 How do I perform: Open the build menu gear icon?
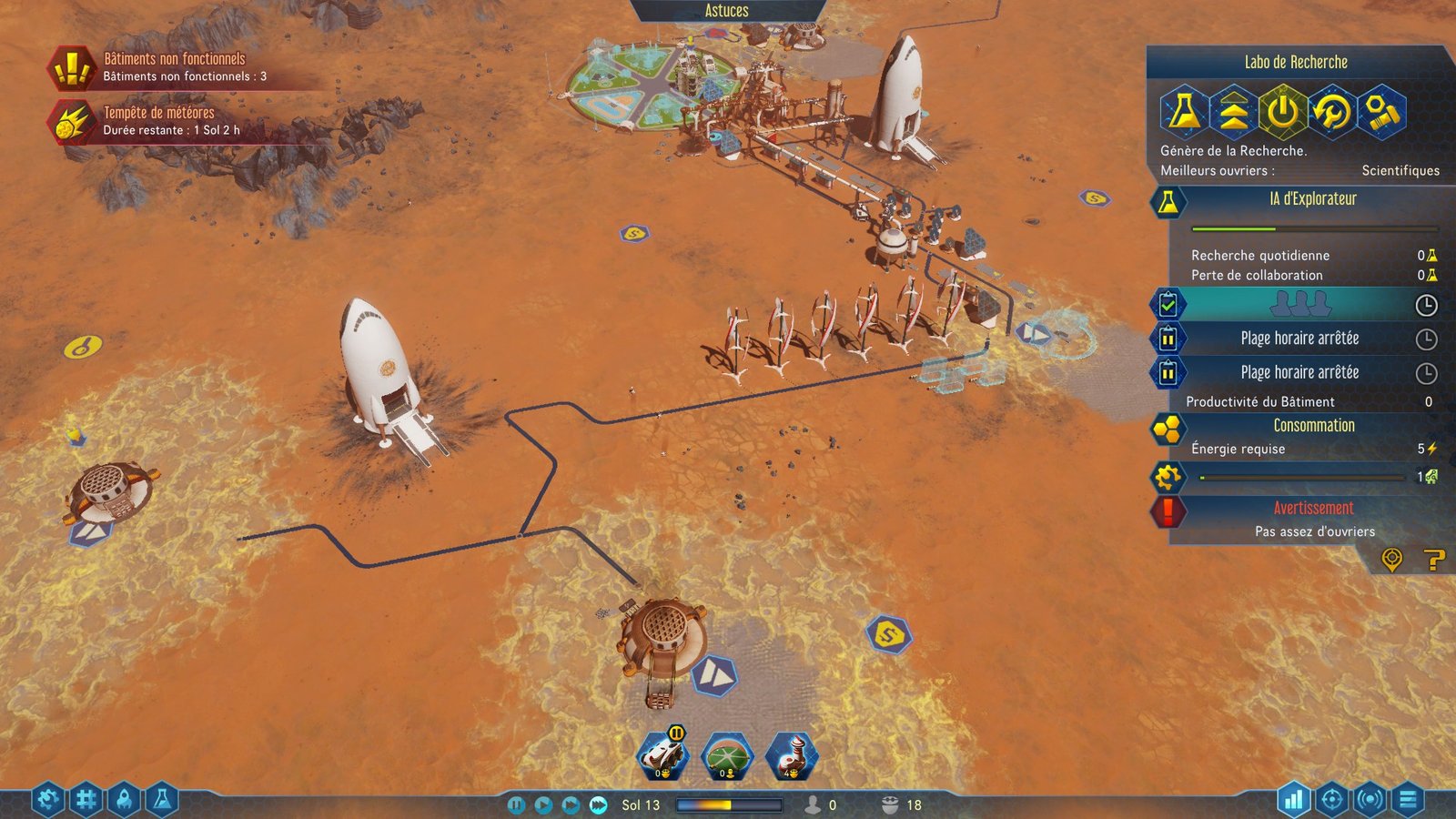(48, 800)
